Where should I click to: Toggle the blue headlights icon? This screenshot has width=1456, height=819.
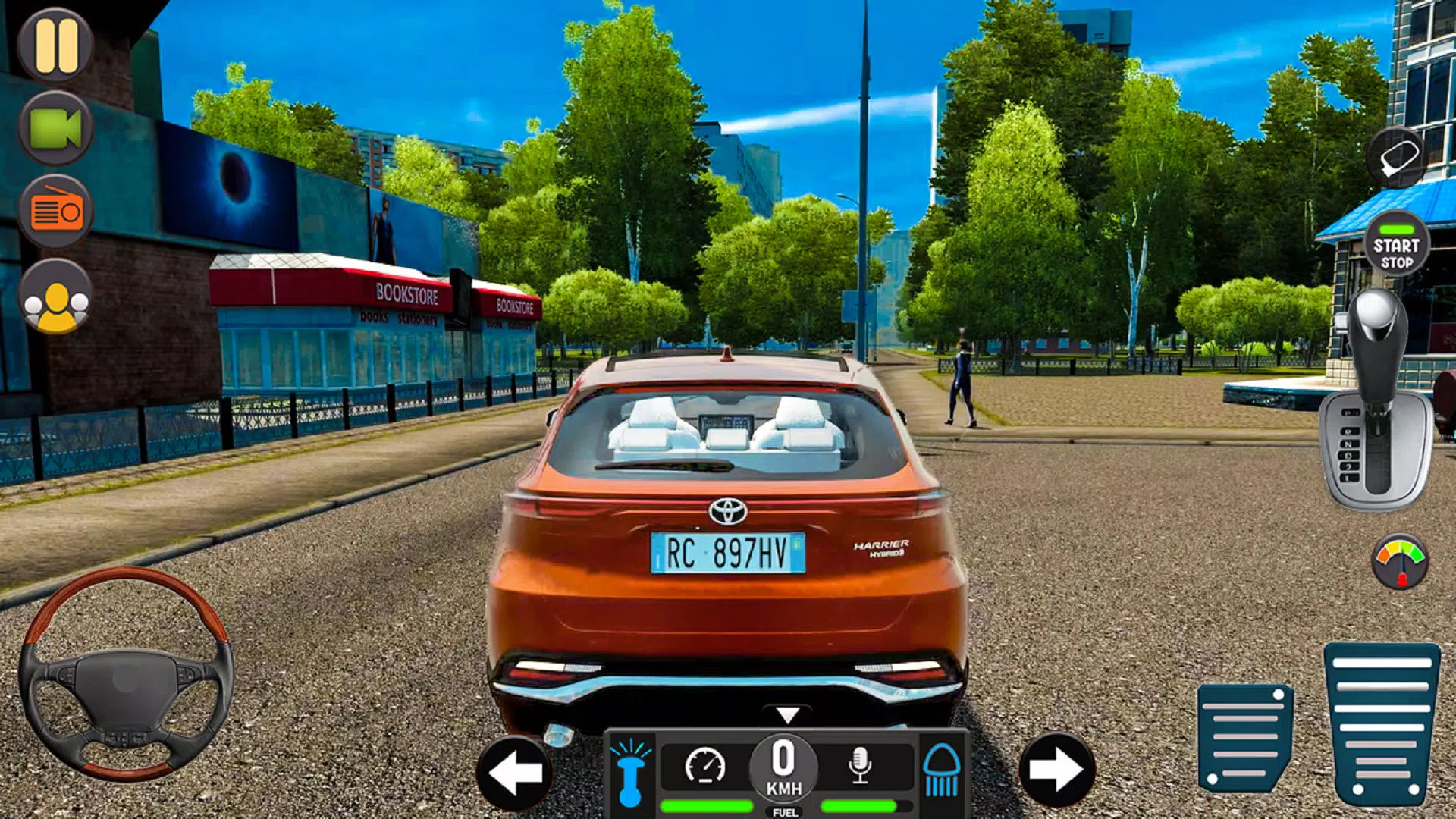coord(942,770)
